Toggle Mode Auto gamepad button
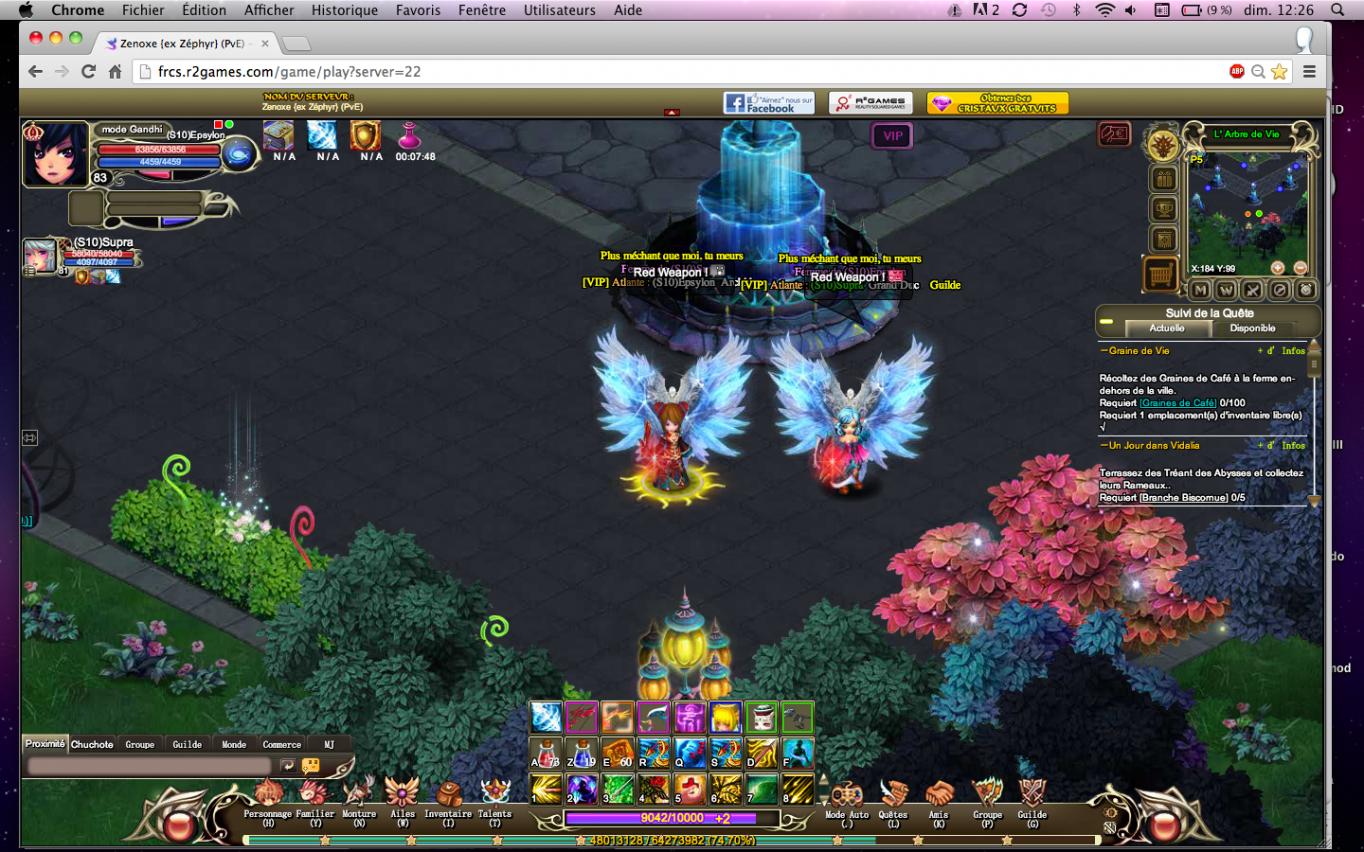 847,797
